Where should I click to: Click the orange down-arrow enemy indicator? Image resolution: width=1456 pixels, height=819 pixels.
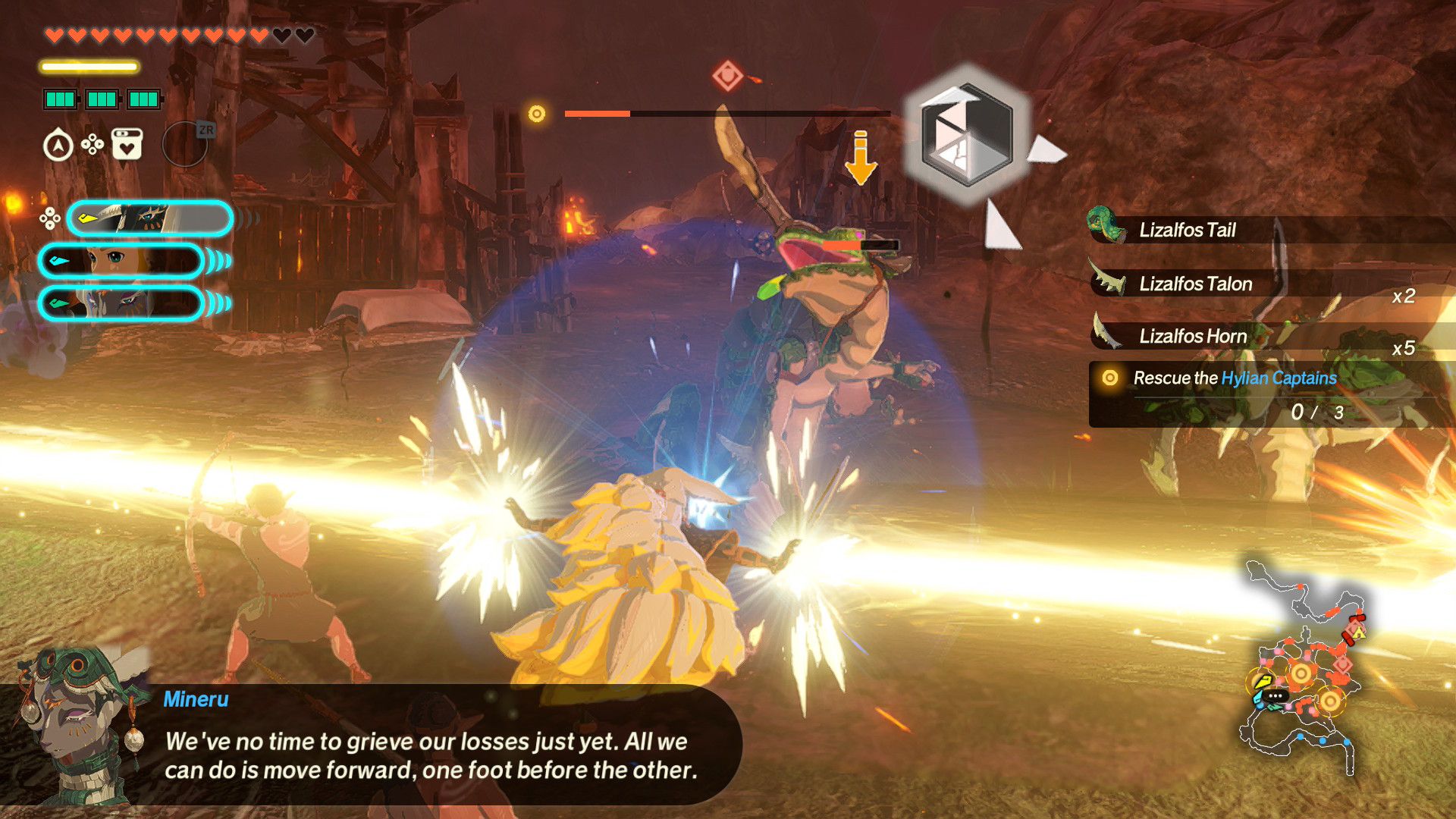click(x=861, y=158)
